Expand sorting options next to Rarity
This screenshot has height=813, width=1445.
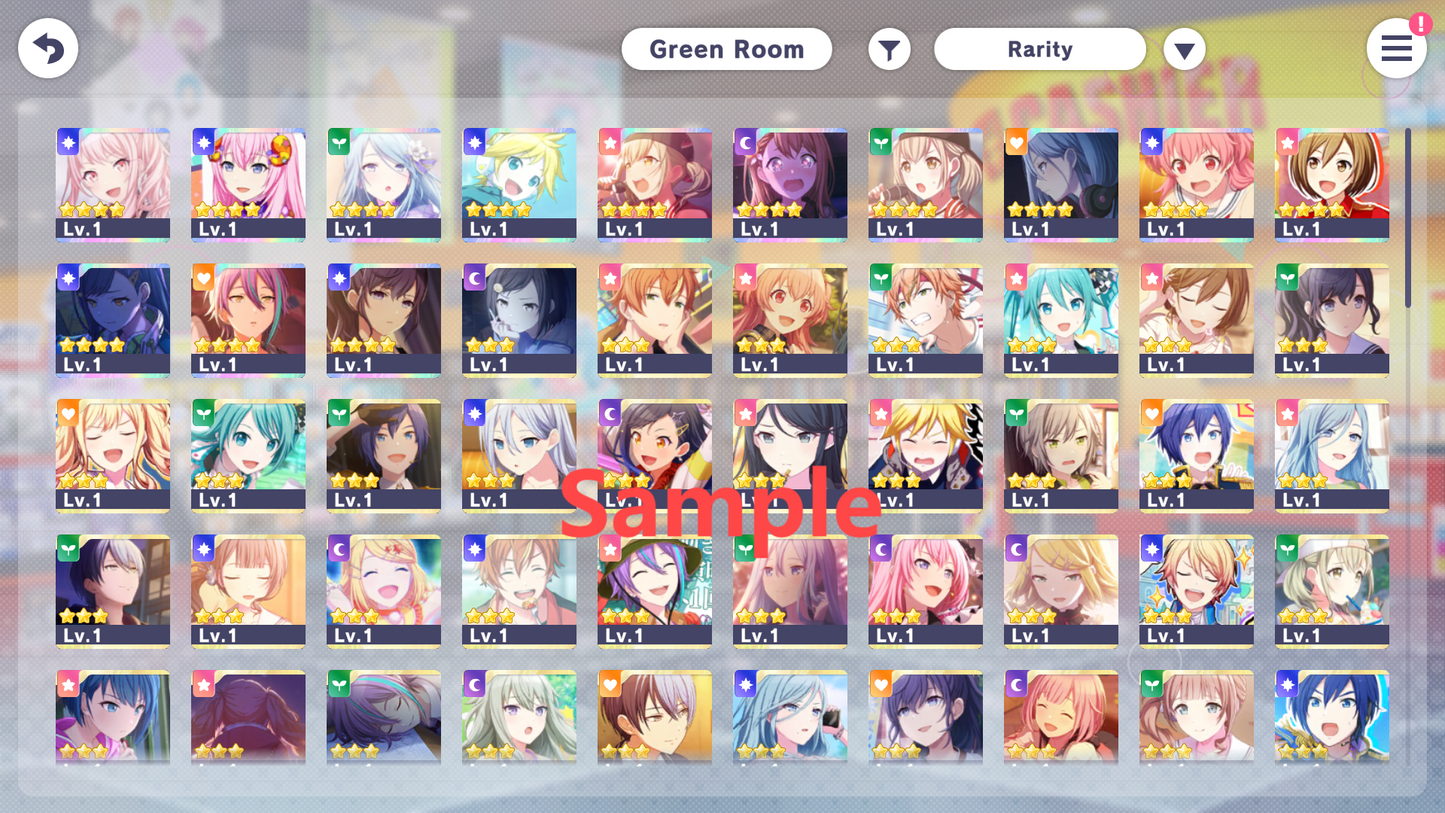pyautogui.click(x=1184, y=48)
